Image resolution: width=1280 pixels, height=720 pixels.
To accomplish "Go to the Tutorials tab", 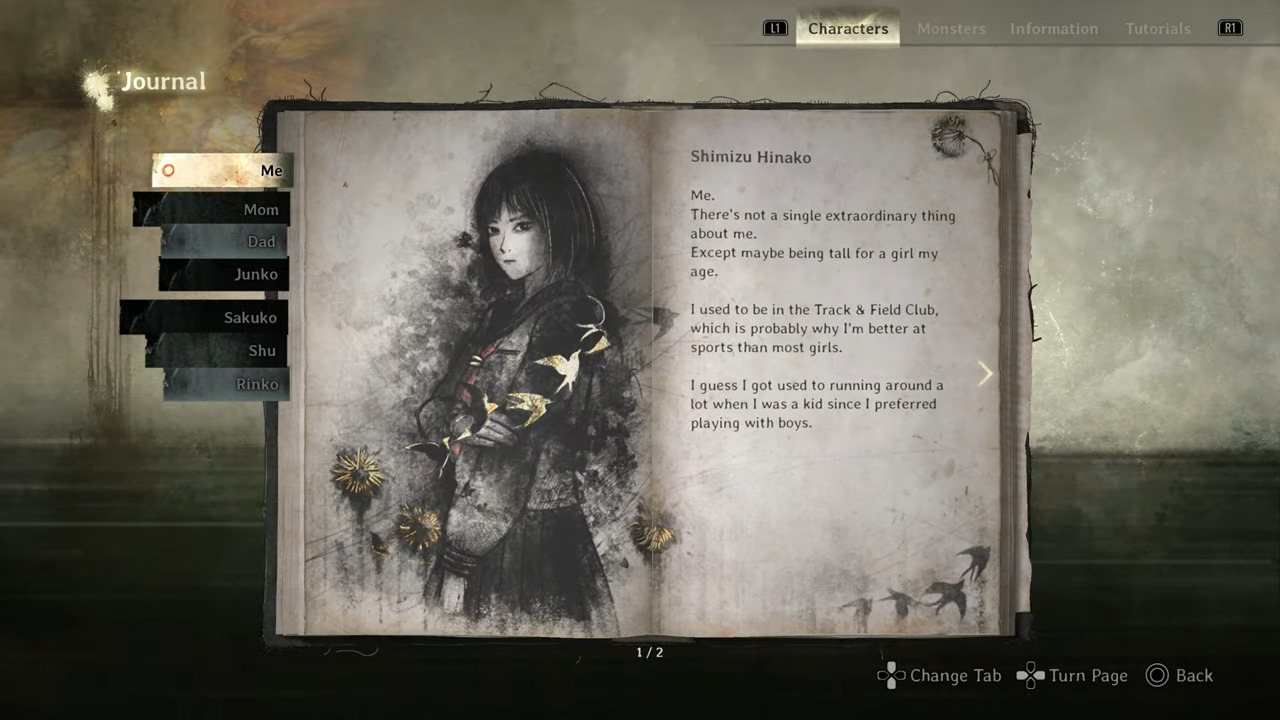I will point(1157,28).
